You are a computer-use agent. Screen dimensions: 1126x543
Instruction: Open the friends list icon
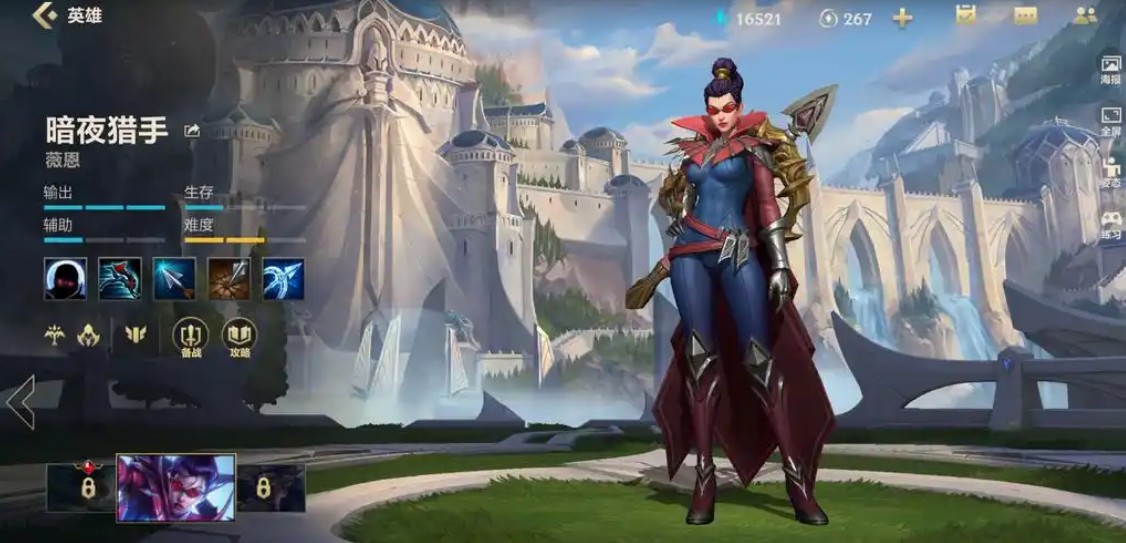click(x=1085, y=16)
